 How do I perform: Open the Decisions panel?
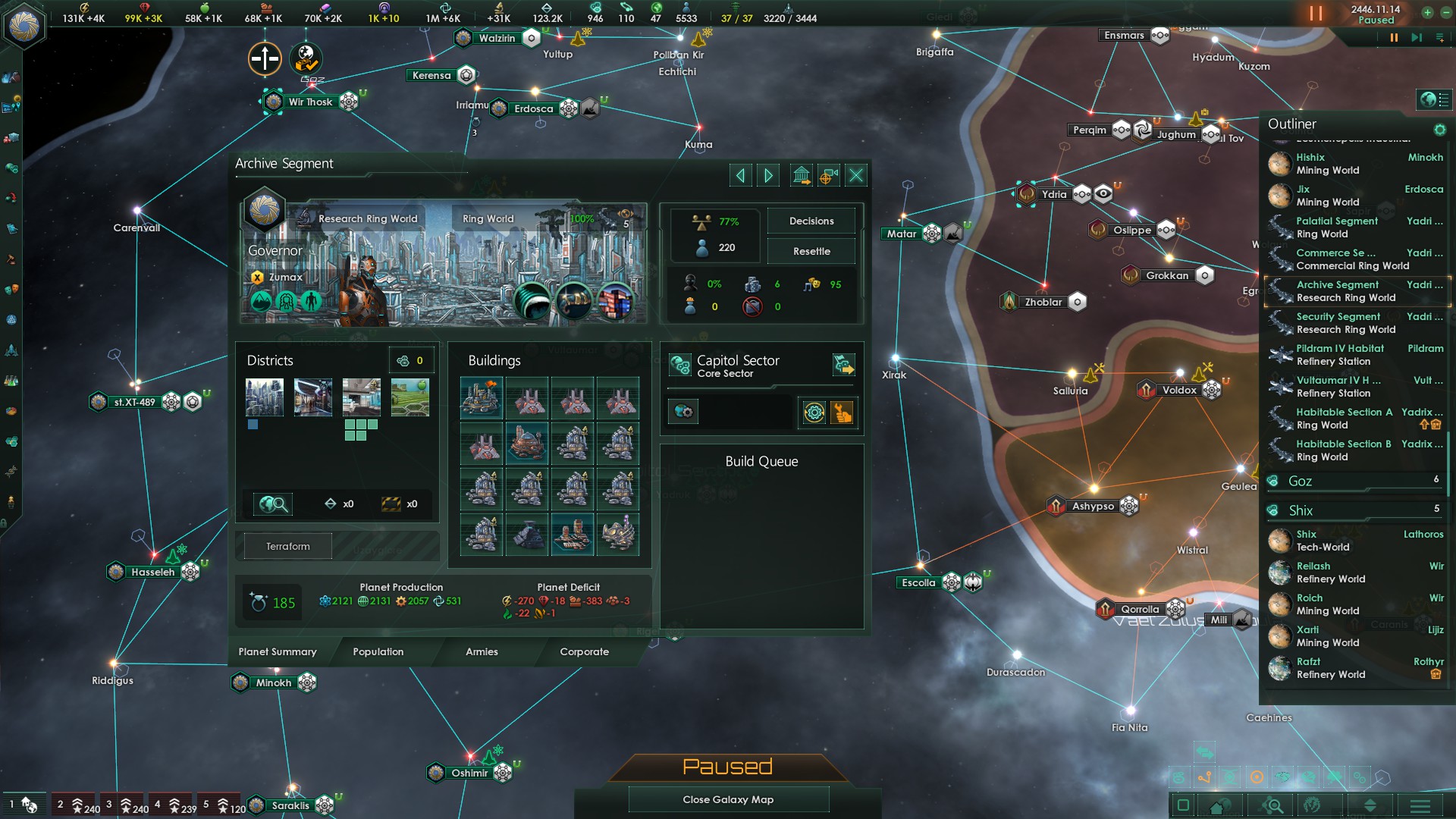[x=811, y=221]
